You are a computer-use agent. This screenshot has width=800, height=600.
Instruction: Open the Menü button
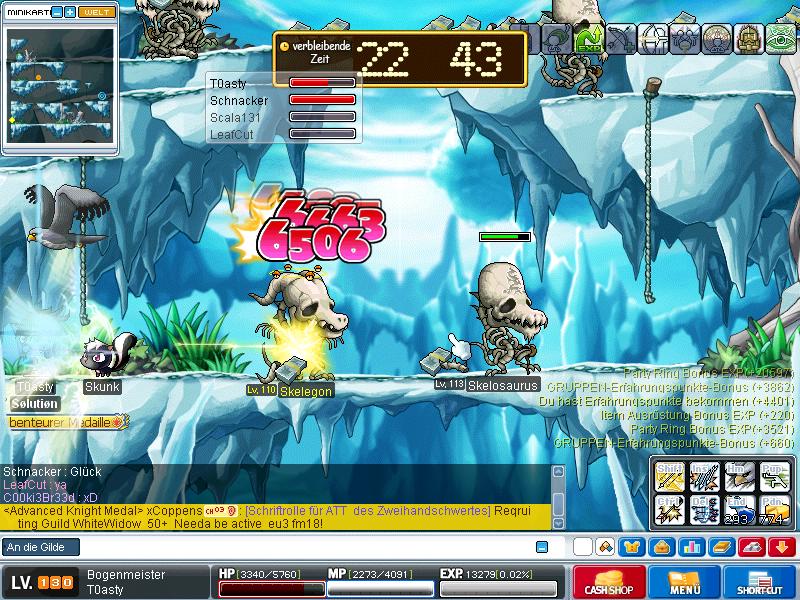point(684,583)
